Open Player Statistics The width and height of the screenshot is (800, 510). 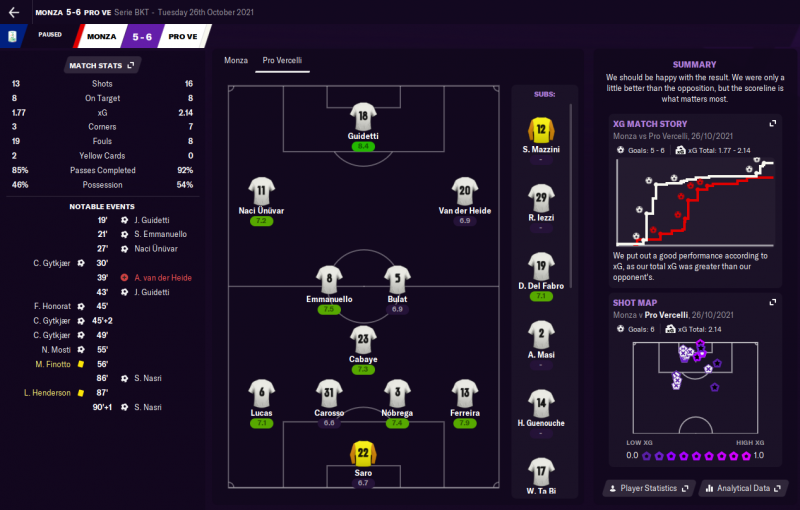[648, 489]
